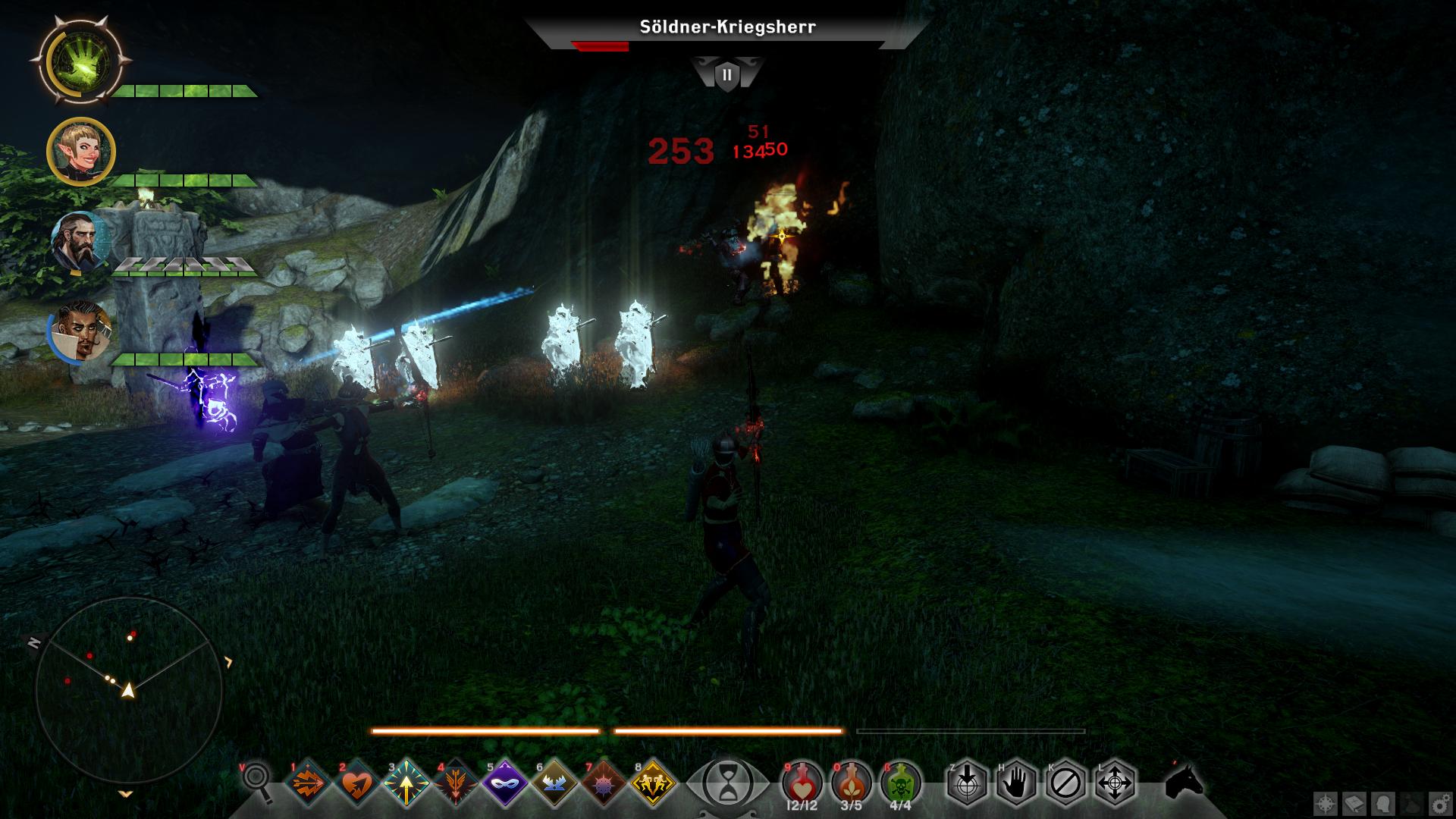The width and height of the screenshot is (1456, 819).
Task: Trigger the winged downward arrow ability
Action: 457,783
